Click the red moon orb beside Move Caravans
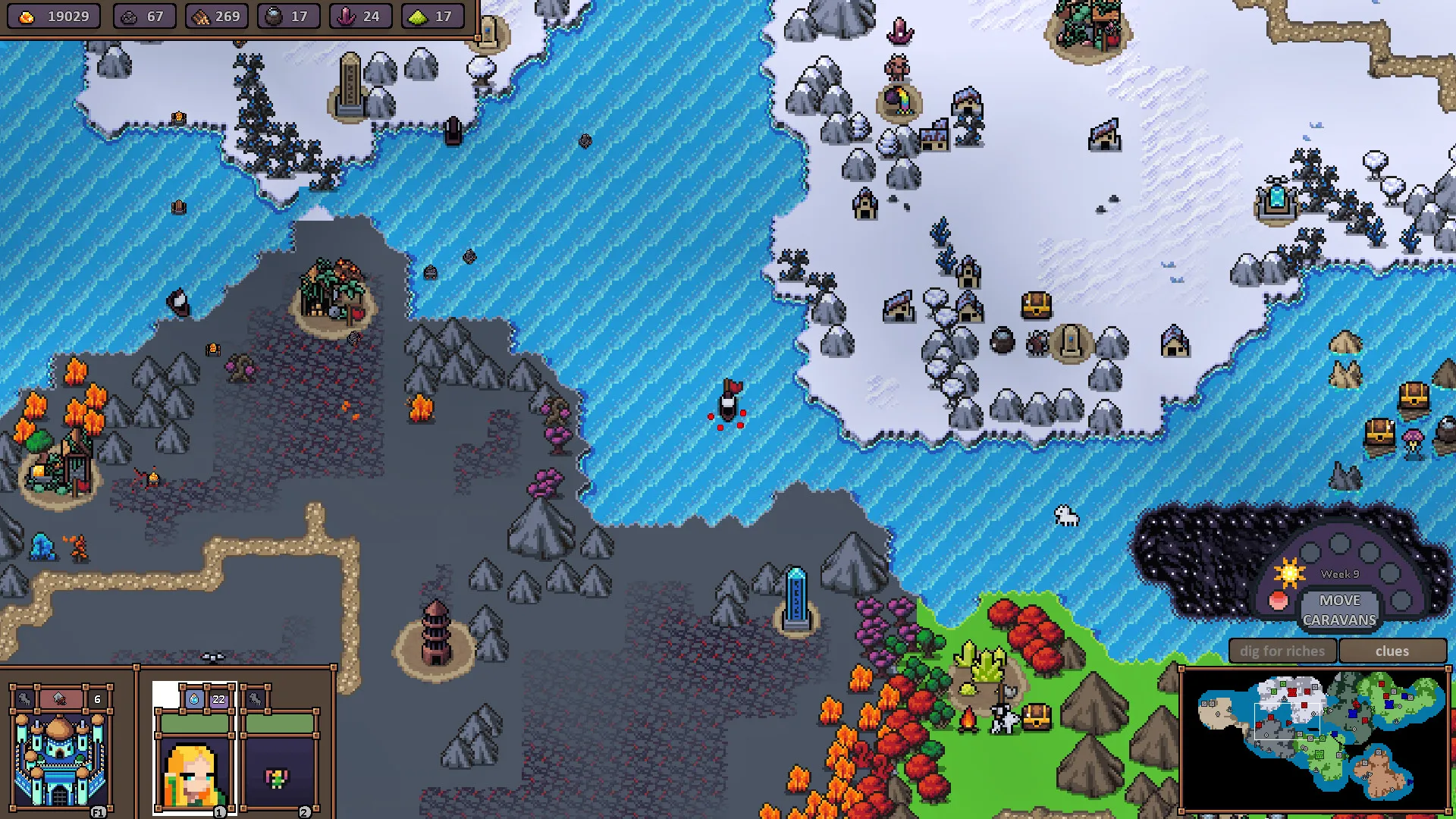 1279,601
